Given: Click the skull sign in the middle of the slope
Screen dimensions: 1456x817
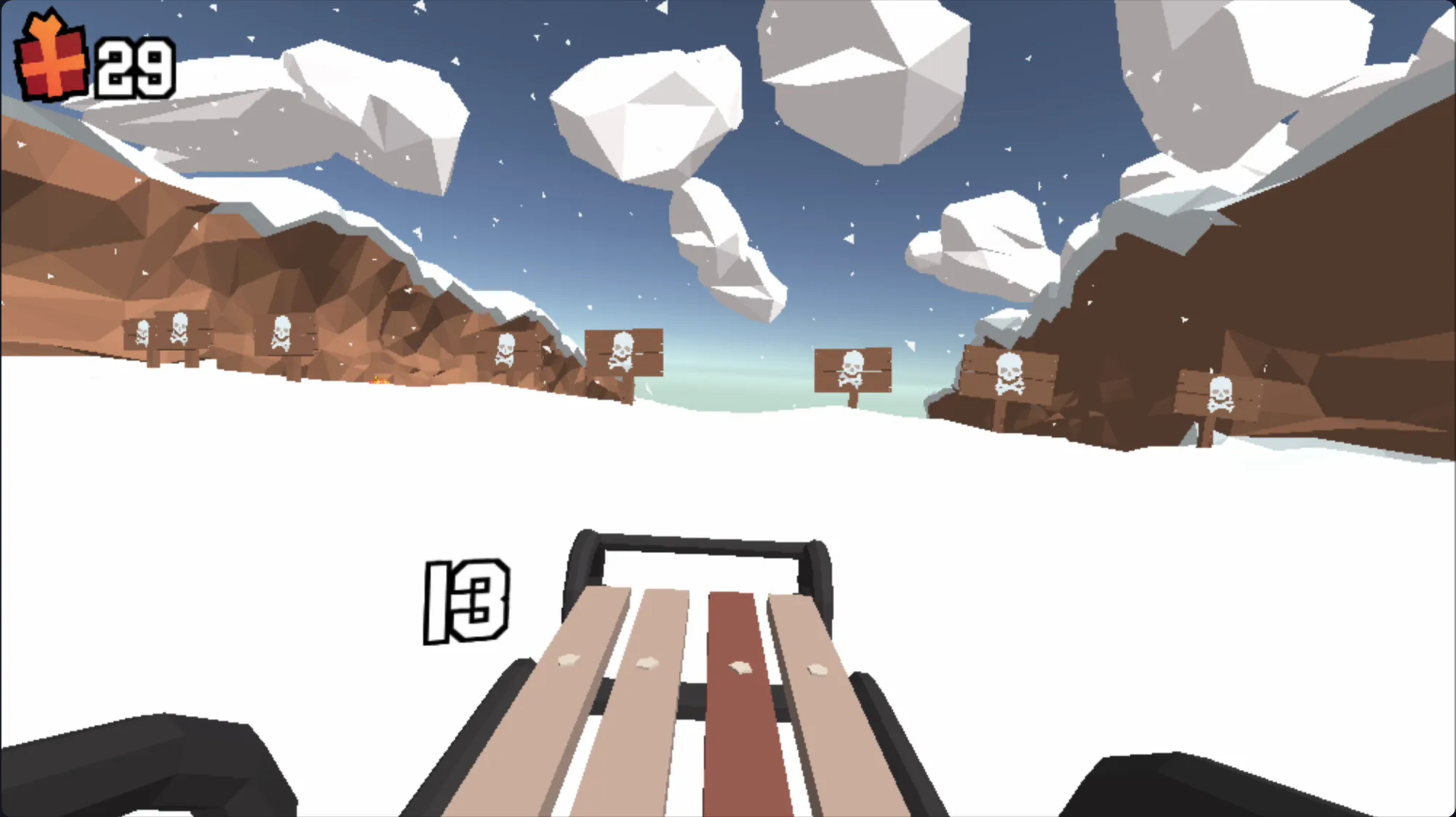Looking at the screenshot, I should (x=852, y=371).
